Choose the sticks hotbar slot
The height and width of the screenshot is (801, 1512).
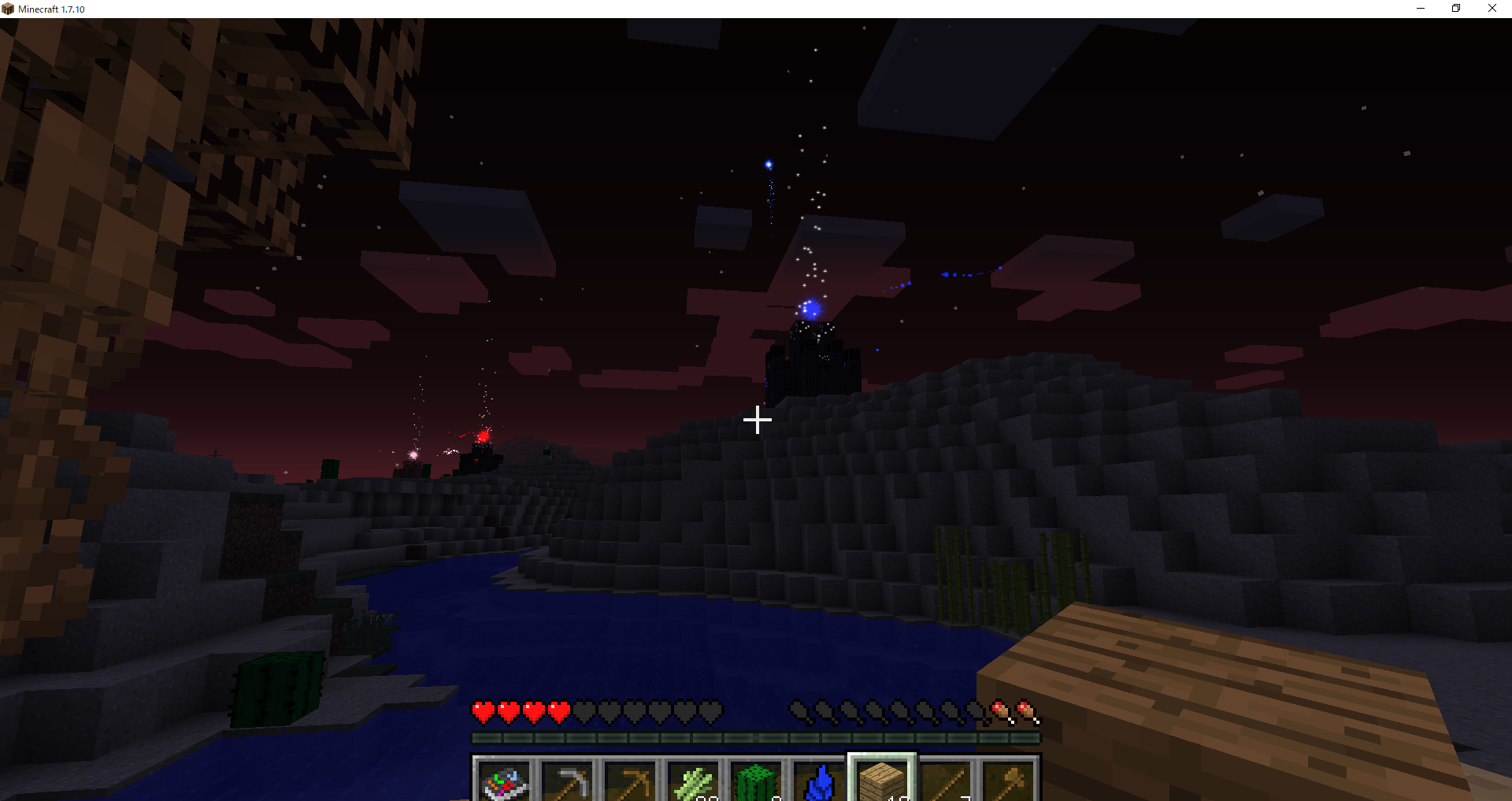click(945, 781)
